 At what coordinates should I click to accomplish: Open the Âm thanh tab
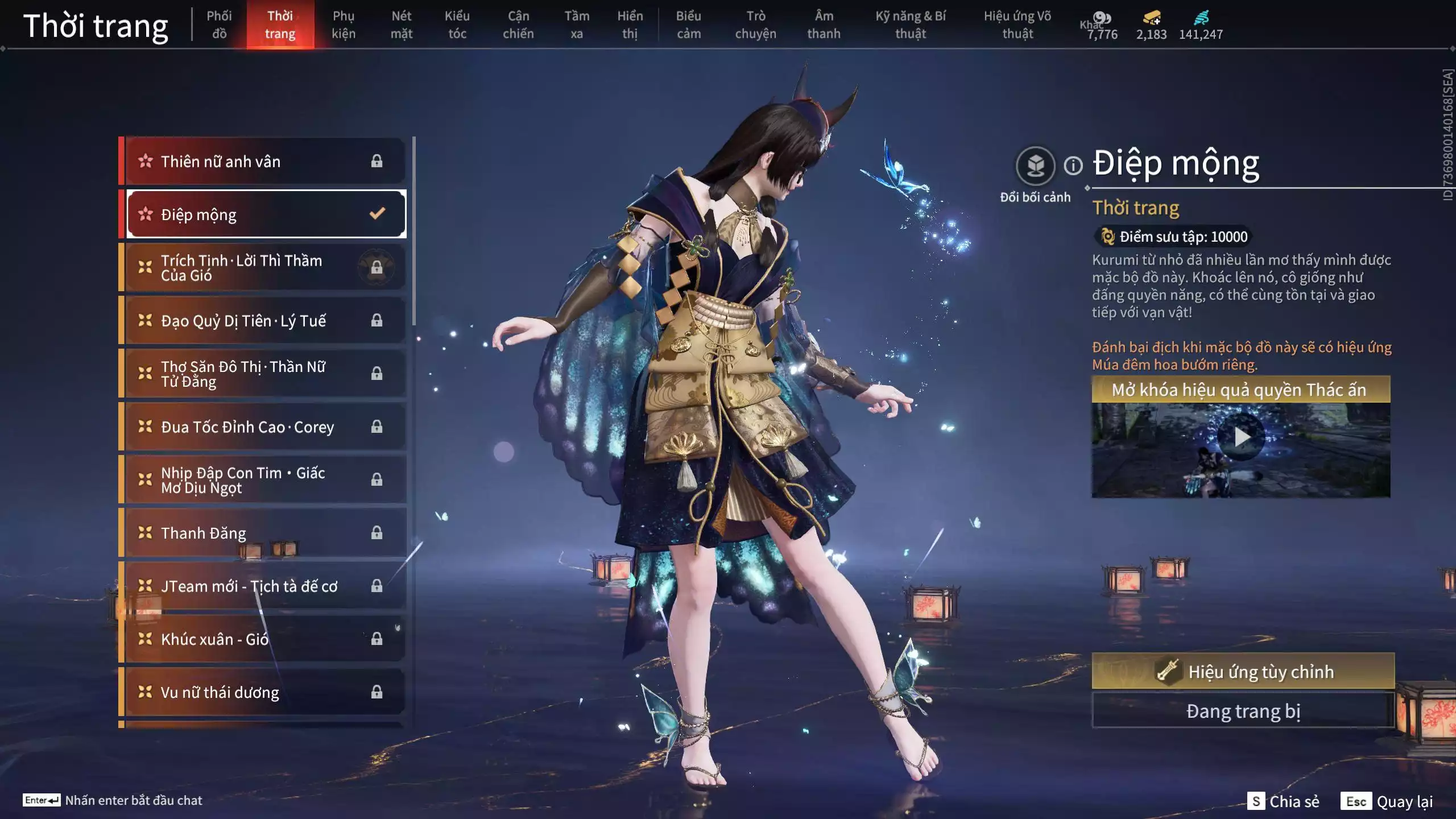click(824, 25)
